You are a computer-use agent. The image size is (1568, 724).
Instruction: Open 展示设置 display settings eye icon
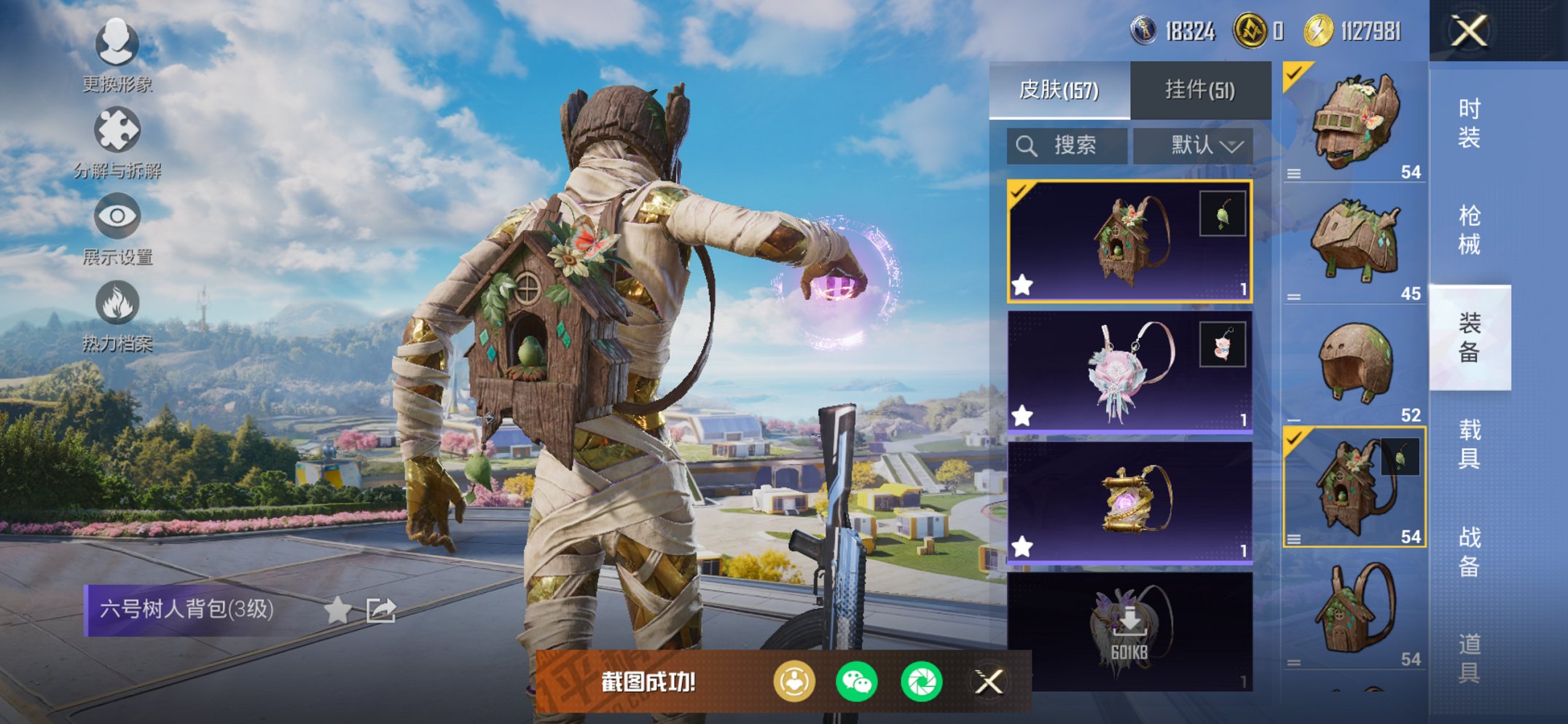[117, 227]
